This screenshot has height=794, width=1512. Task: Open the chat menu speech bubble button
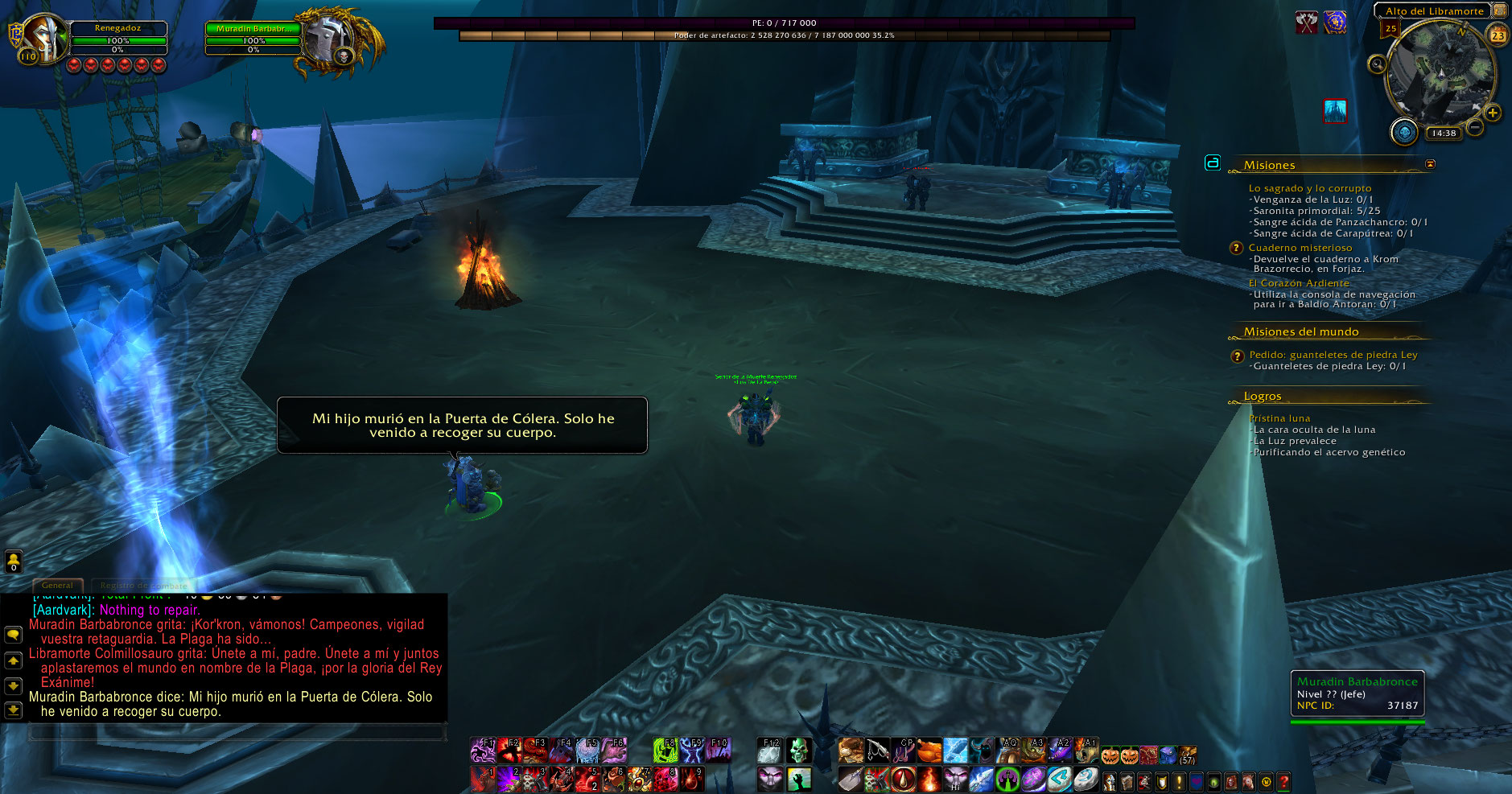tap(14, 634)
